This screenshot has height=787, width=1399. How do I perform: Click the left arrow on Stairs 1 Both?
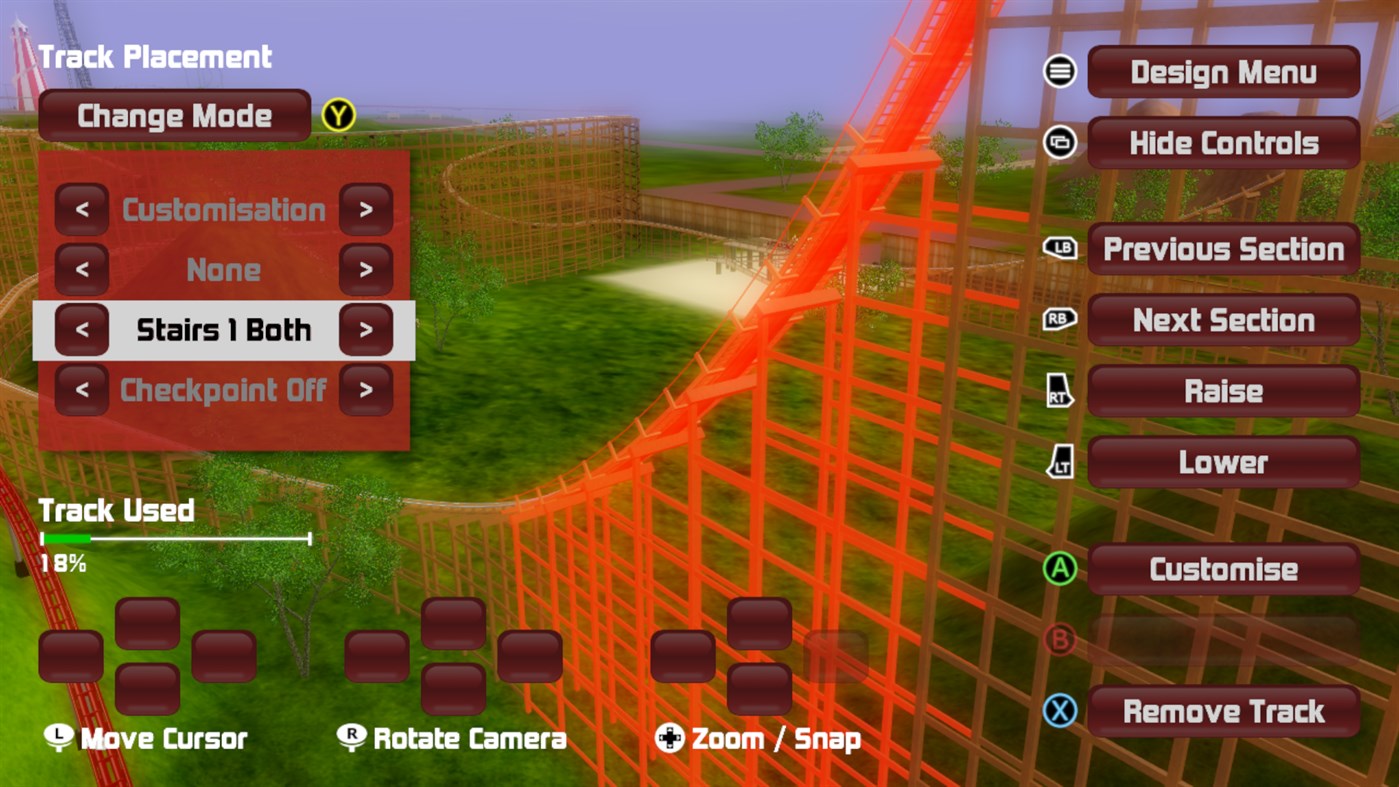pos(82,330)
